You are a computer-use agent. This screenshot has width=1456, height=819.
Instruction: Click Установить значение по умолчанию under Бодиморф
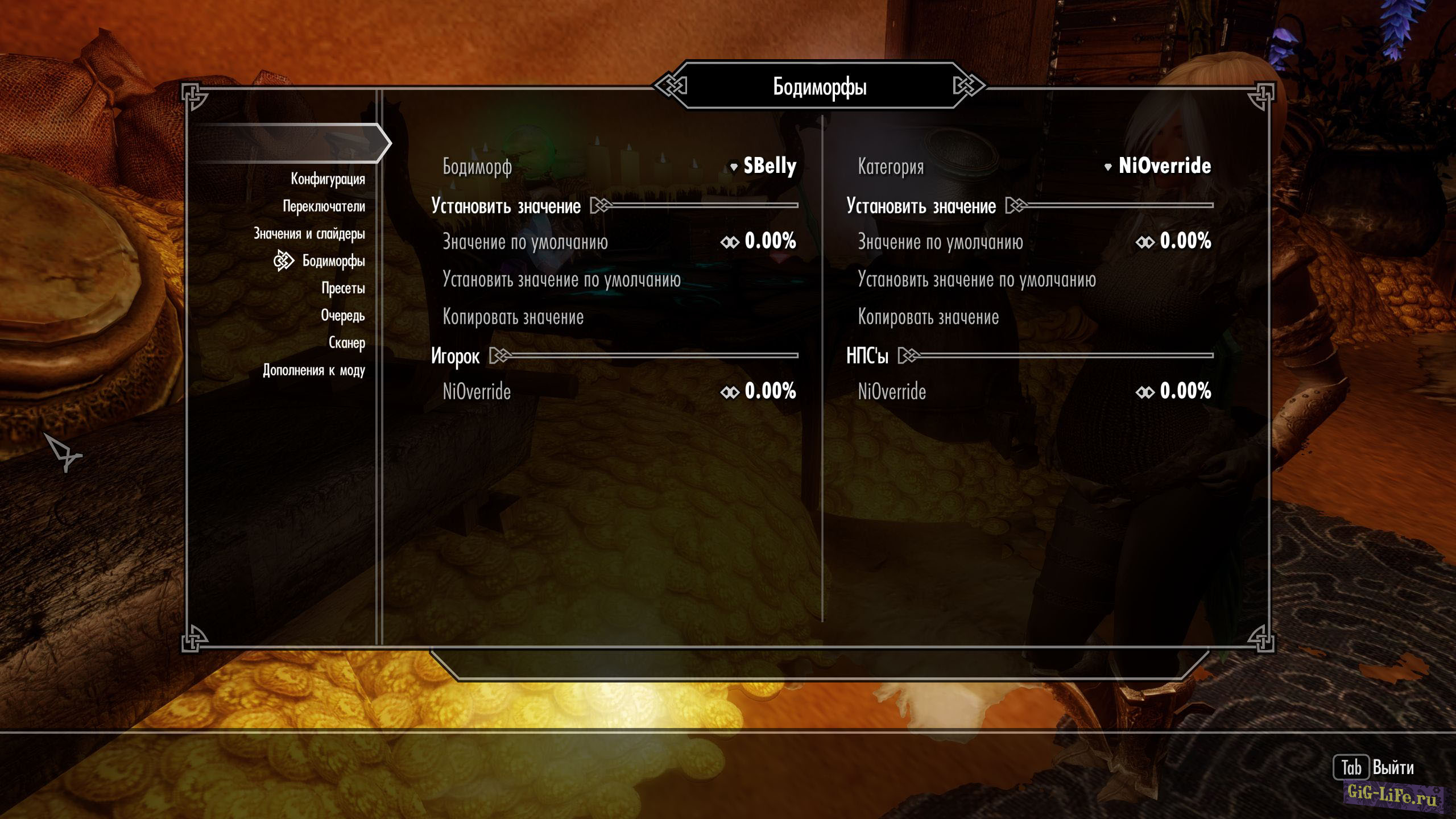pos(561,280)
